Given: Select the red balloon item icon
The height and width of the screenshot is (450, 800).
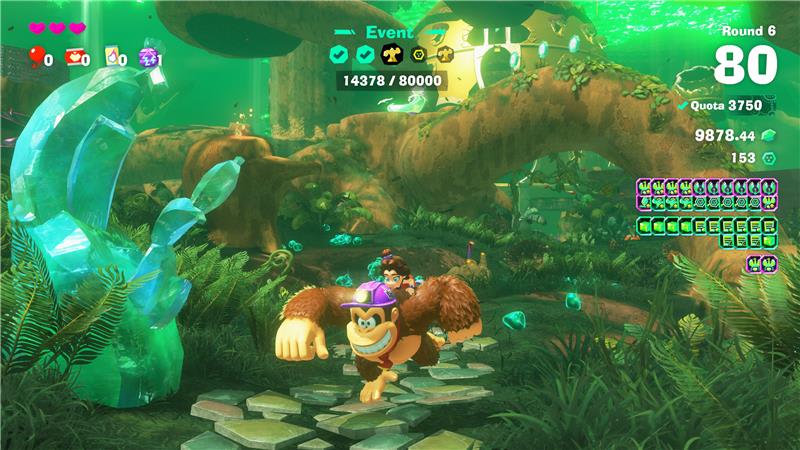Looking at the screenshot, I should 37,56.
